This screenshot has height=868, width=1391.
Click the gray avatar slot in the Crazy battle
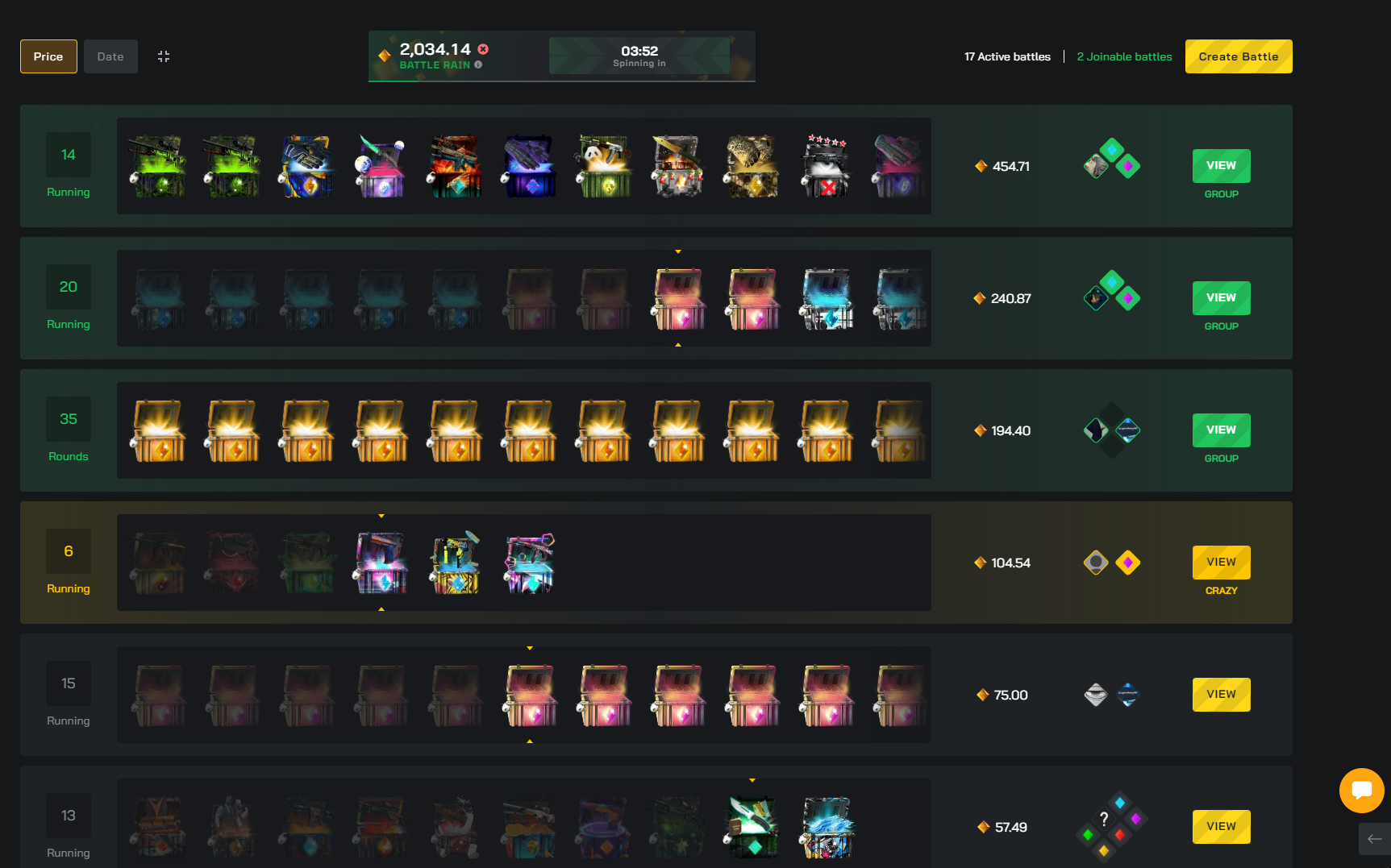pos(1095,563)
